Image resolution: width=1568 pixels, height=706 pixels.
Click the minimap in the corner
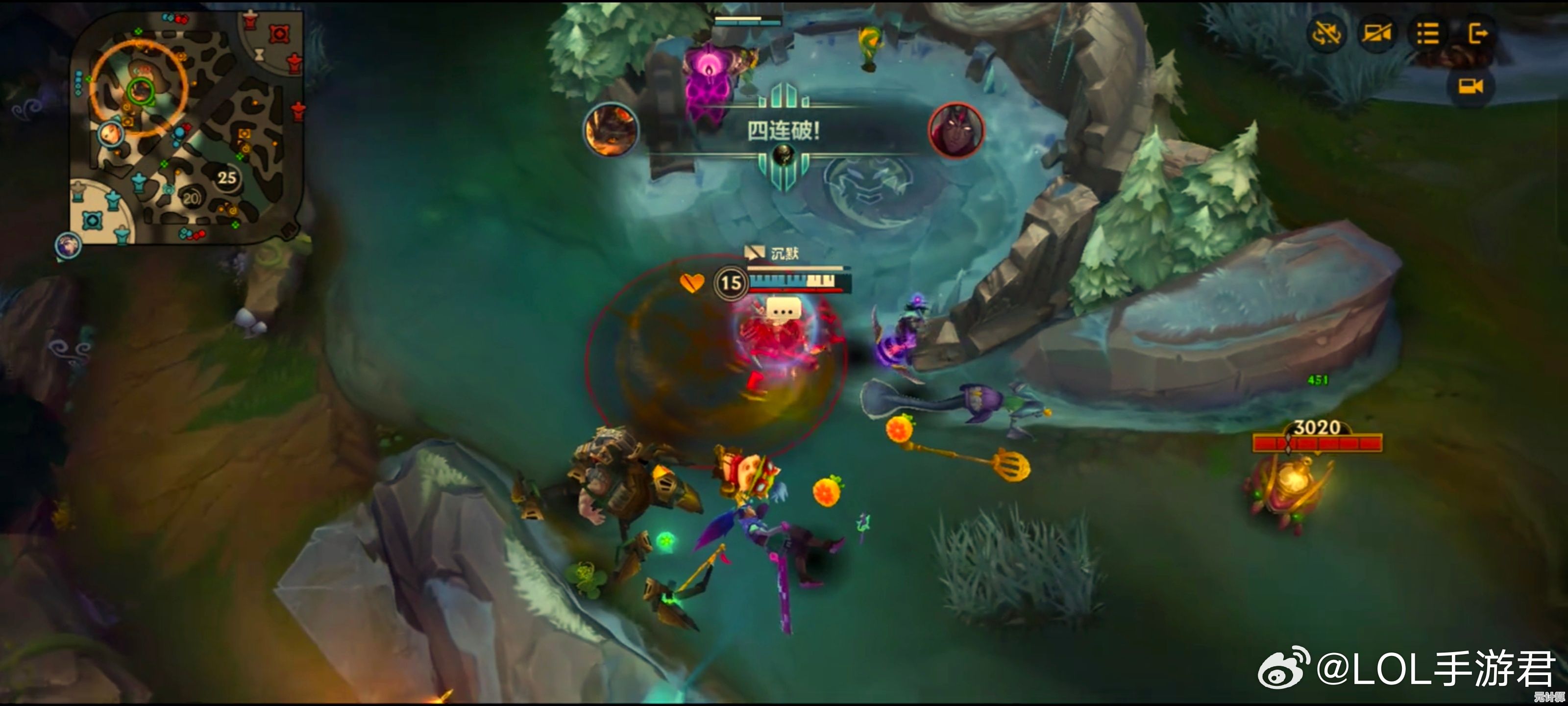(186, 128)
